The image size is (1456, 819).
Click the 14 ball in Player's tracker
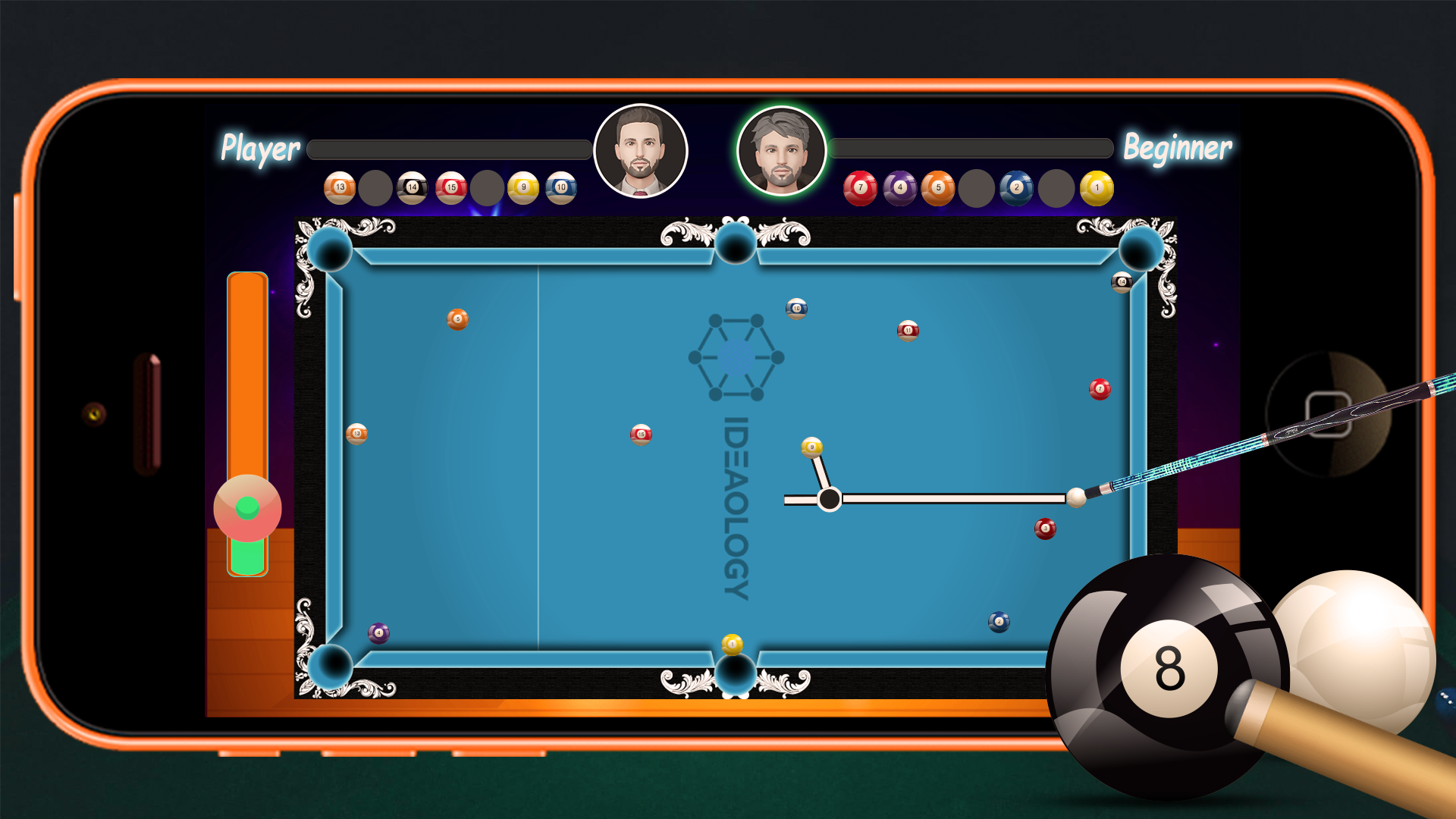[414, 186]
